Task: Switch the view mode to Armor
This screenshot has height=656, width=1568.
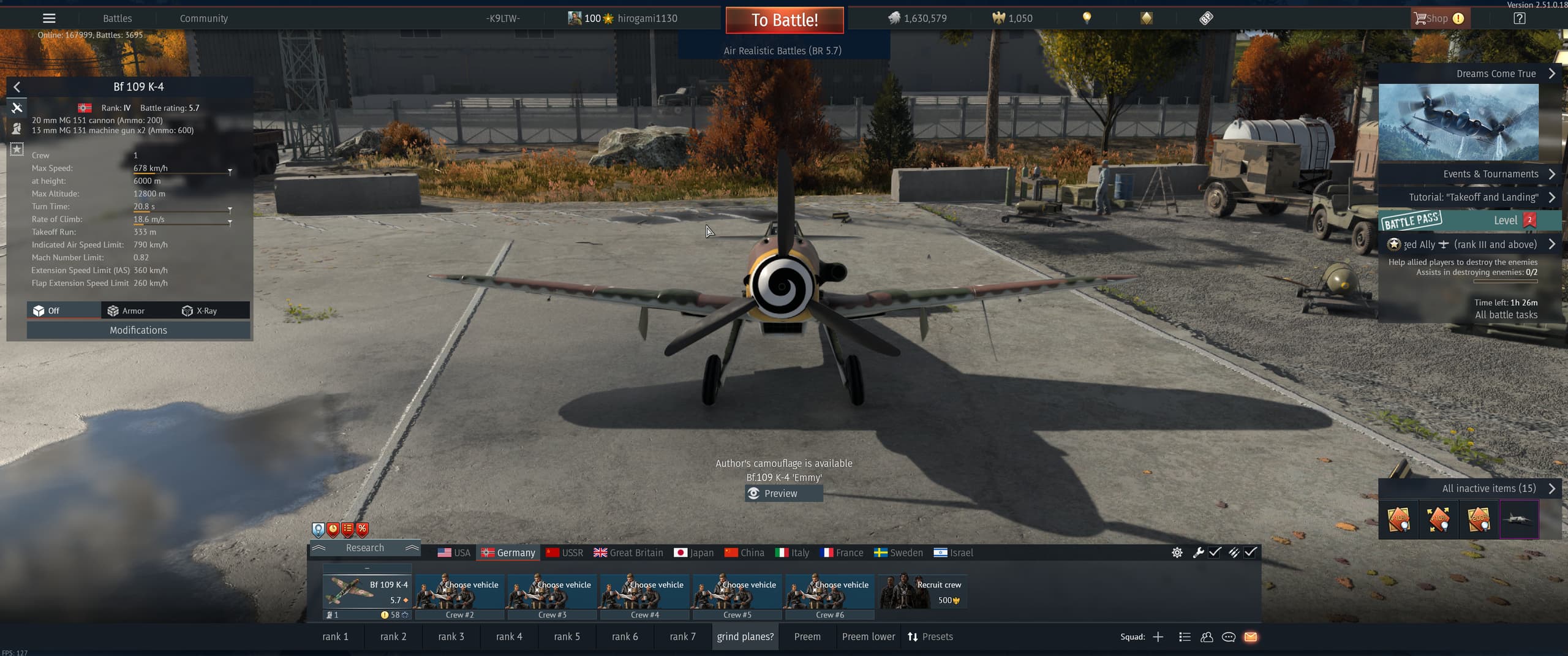Action: [126, 311]
